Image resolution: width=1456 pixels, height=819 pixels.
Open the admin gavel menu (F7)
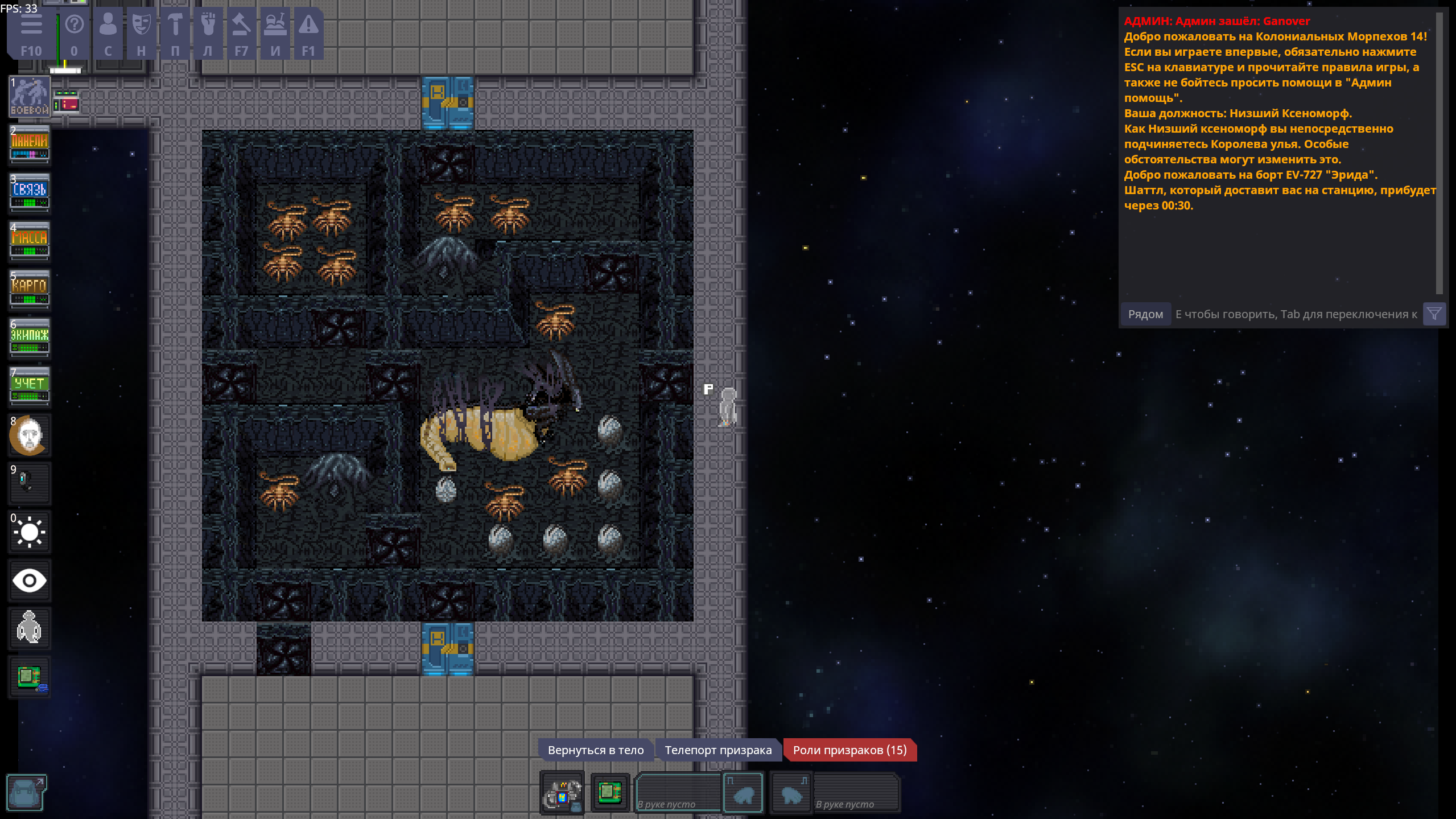click(241, 33)
